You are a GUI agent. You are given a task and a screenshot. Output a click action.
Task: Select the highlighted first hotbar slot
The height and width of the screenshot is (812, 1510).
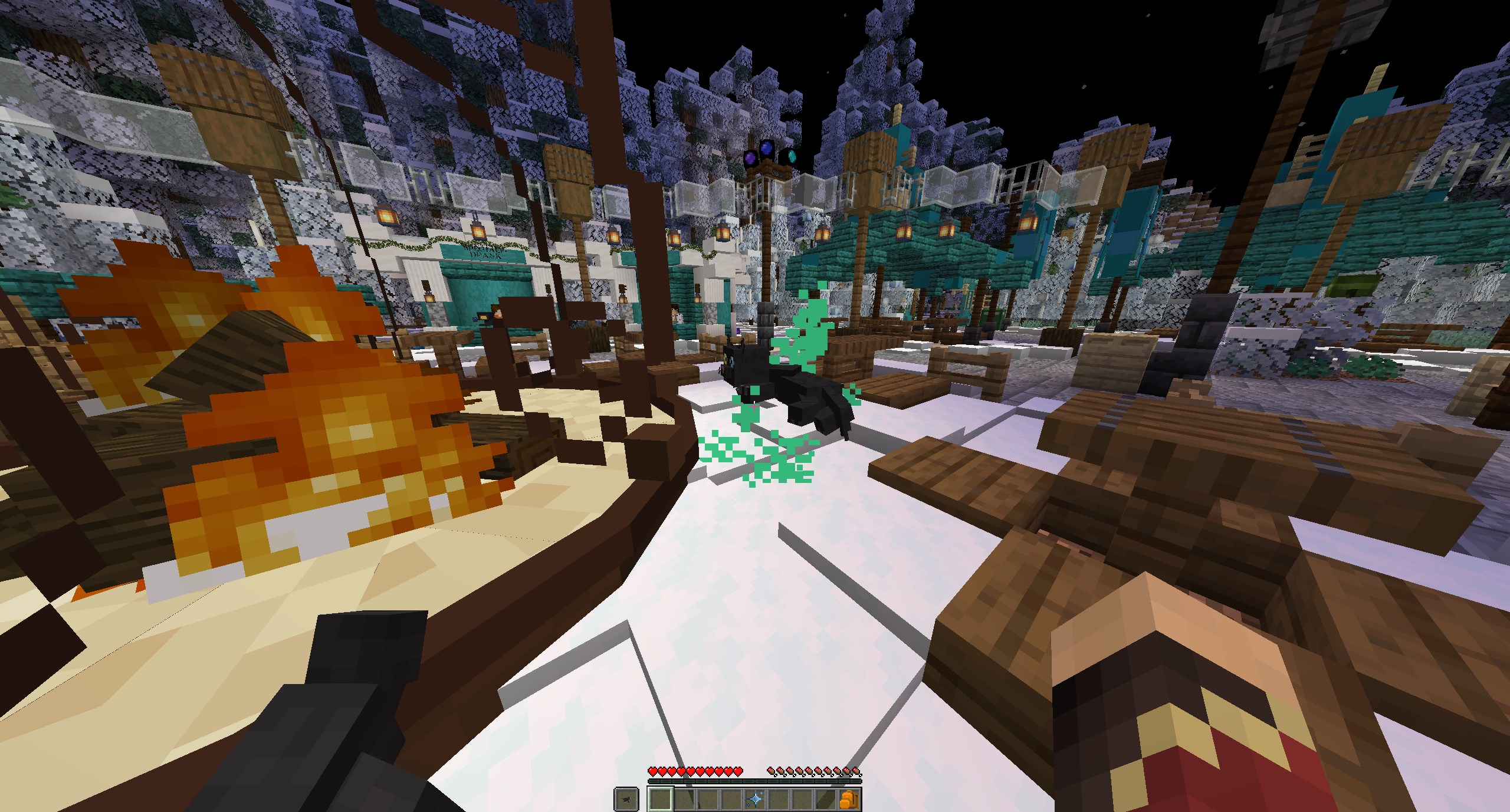[661, 800]
